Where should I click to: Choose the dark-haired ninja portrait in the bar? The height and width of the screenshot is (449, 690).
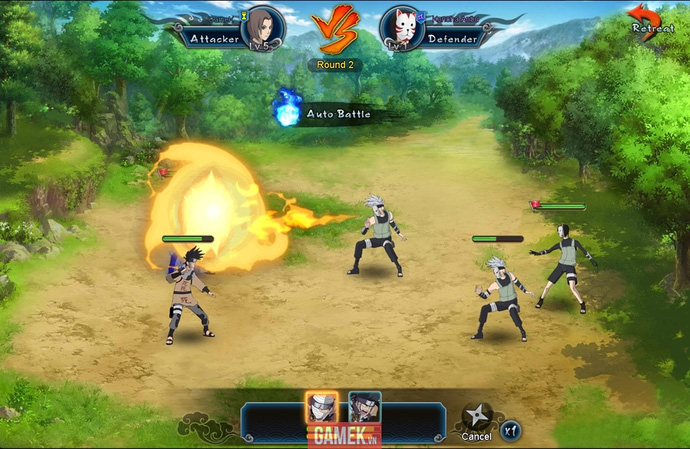coord(364,409)
